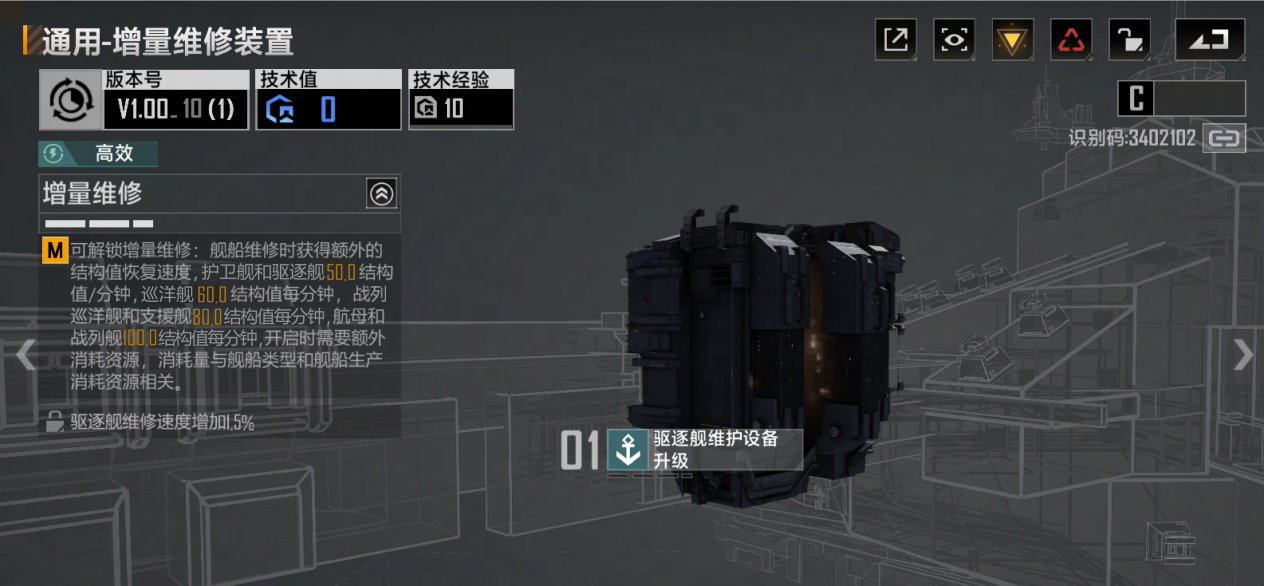Copy the identification code link icon

[1224, 138]
